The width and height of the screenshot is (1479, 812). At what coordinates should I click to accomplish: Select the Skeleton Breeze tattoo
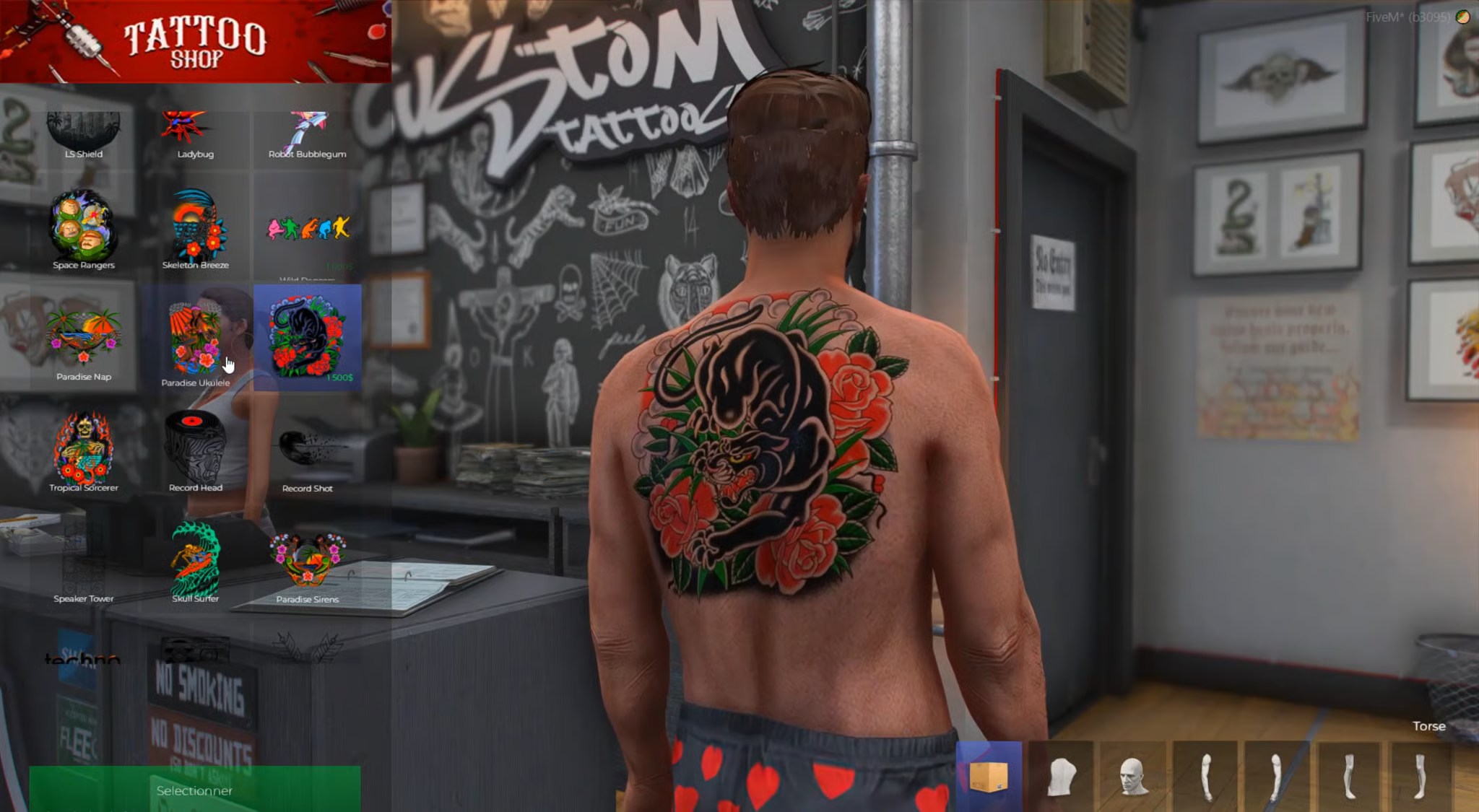(x=195, y=227)
